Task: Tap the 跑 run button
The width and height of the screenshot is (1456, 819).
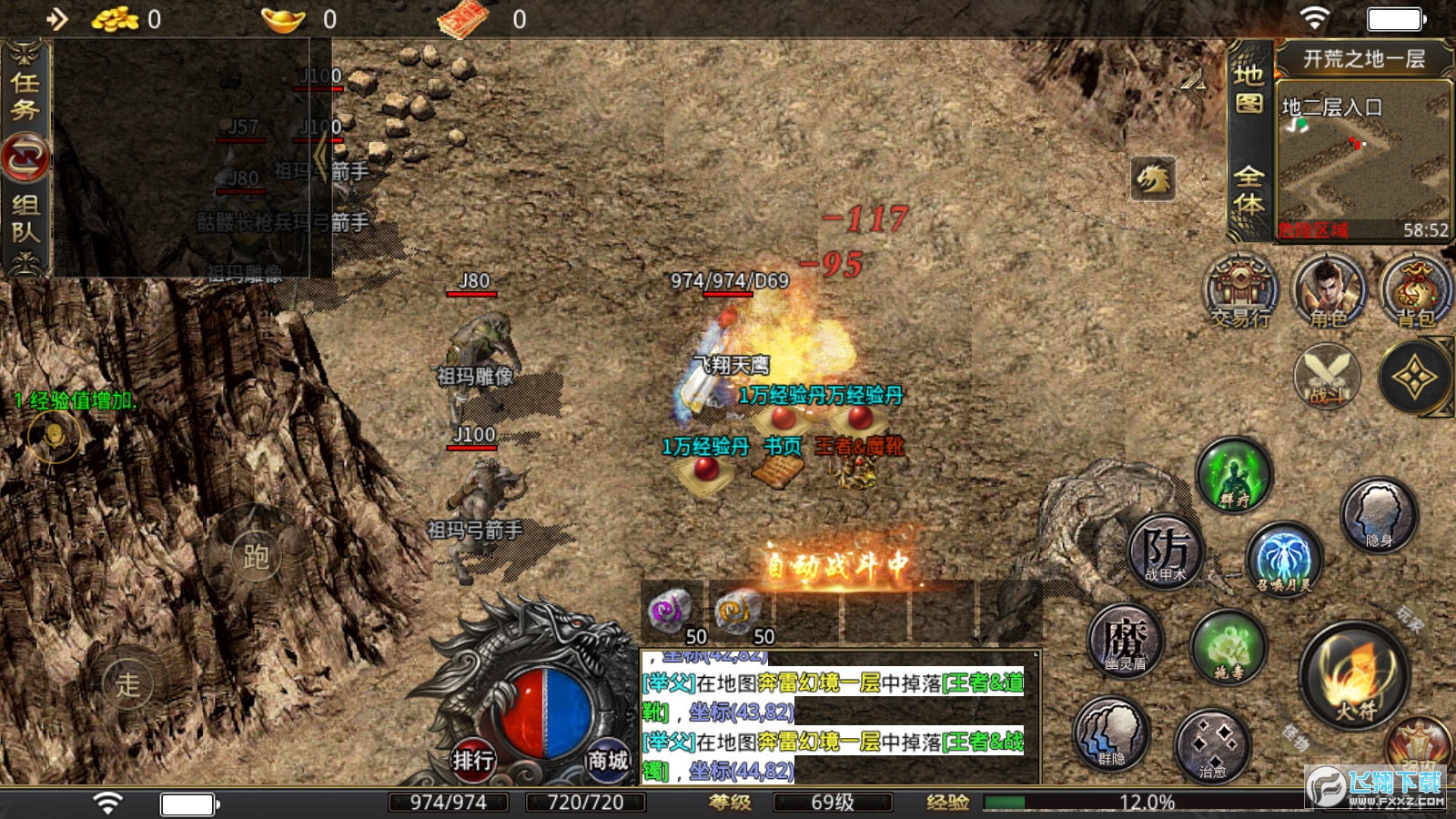Action: pyautogui.click(x=255, y=556)
